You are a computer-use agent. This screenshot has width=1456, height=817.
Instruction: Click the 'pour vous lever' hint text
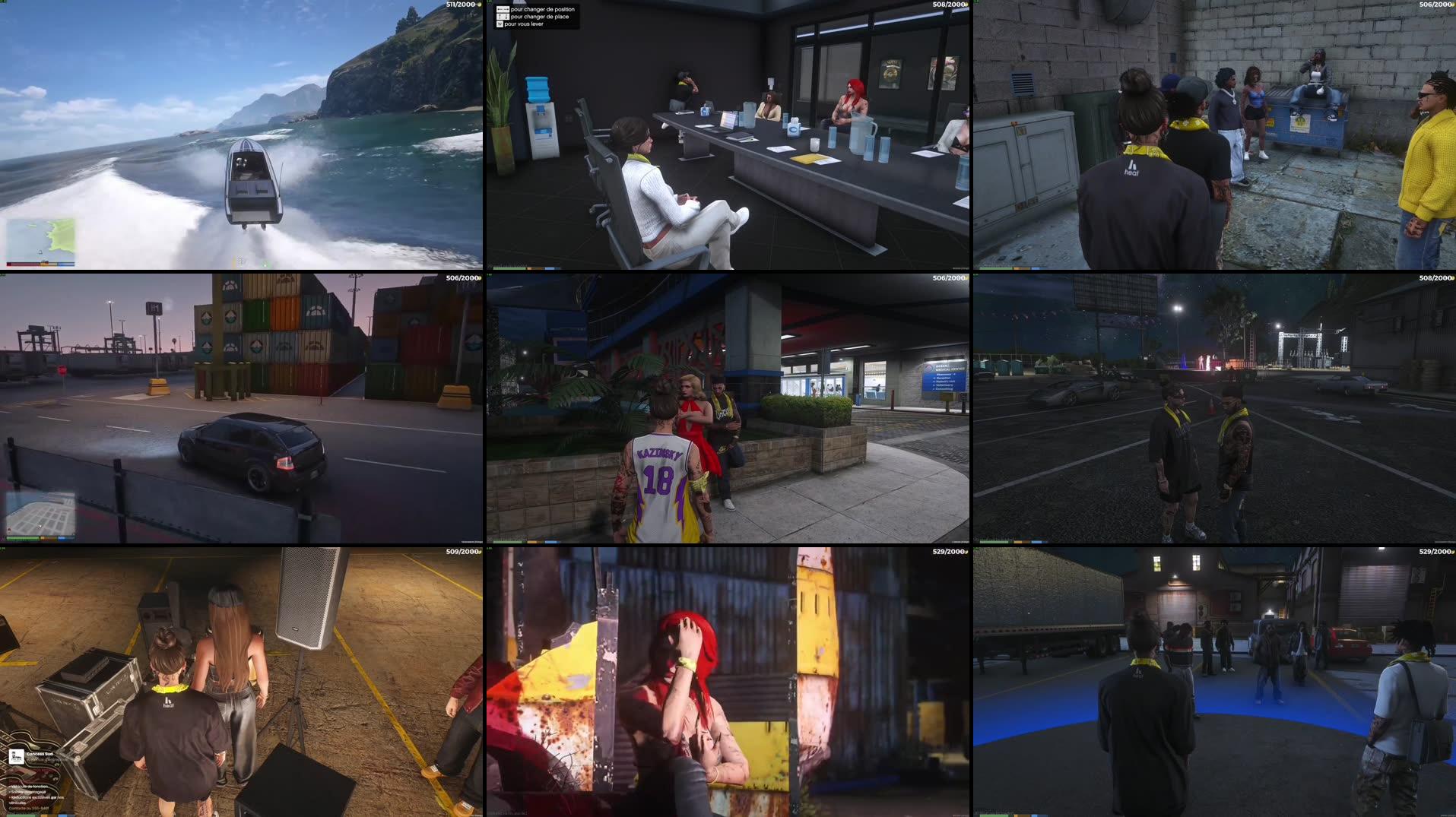click(x=532, y=25)
